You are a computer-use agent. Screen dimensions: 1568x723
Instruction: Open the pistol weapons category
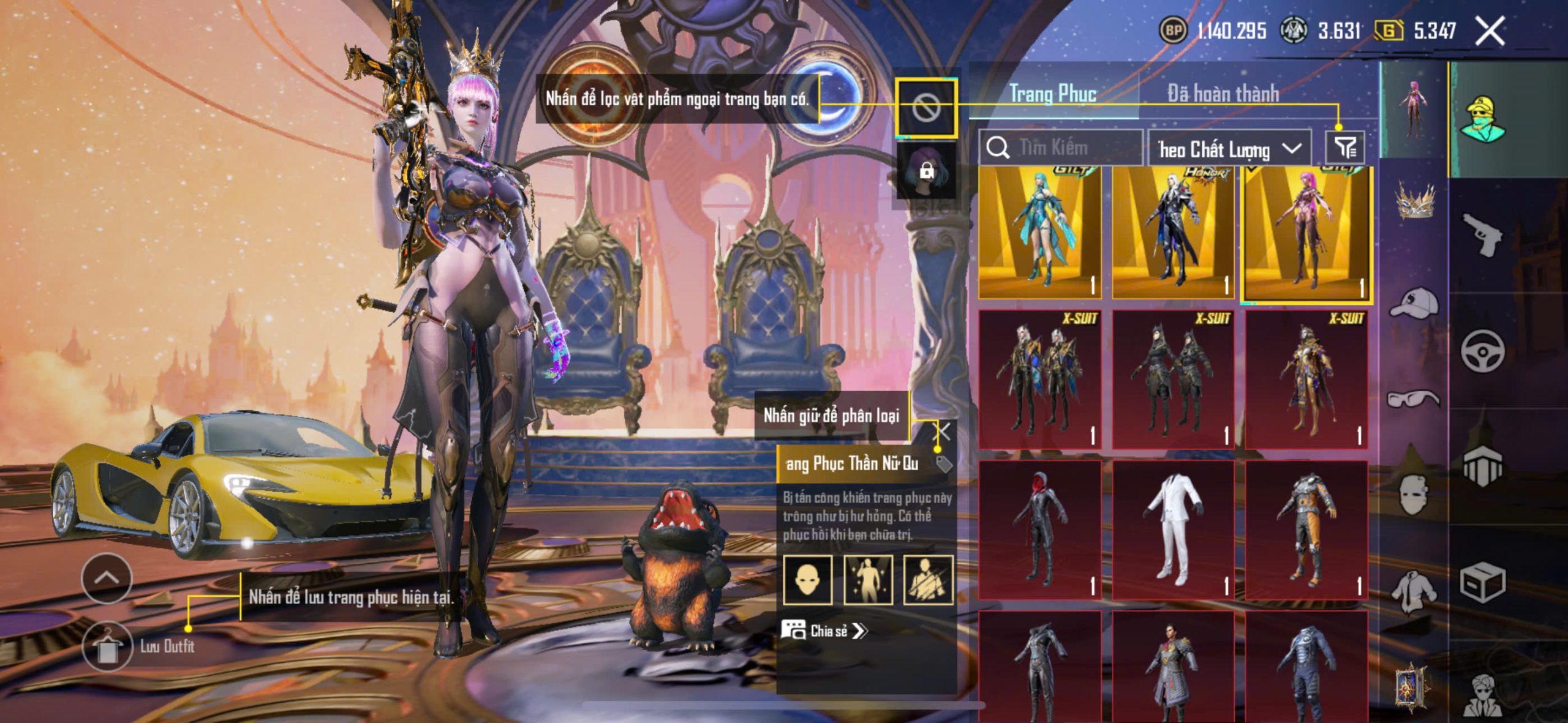pos(1482,234)
